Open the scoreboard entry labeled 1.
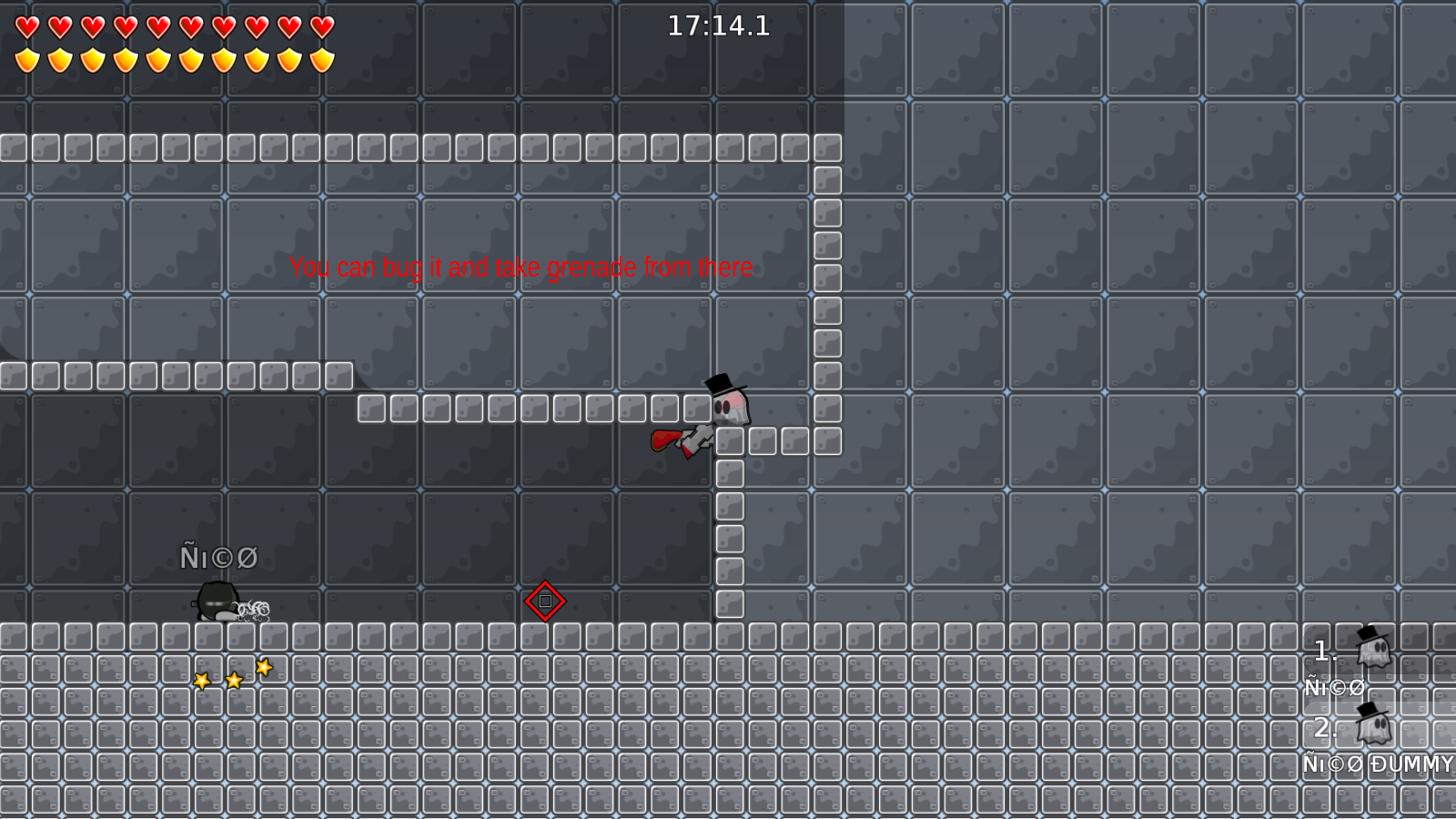Image resolution: width=1456 pixels, height=819 pixels. 1321,650
